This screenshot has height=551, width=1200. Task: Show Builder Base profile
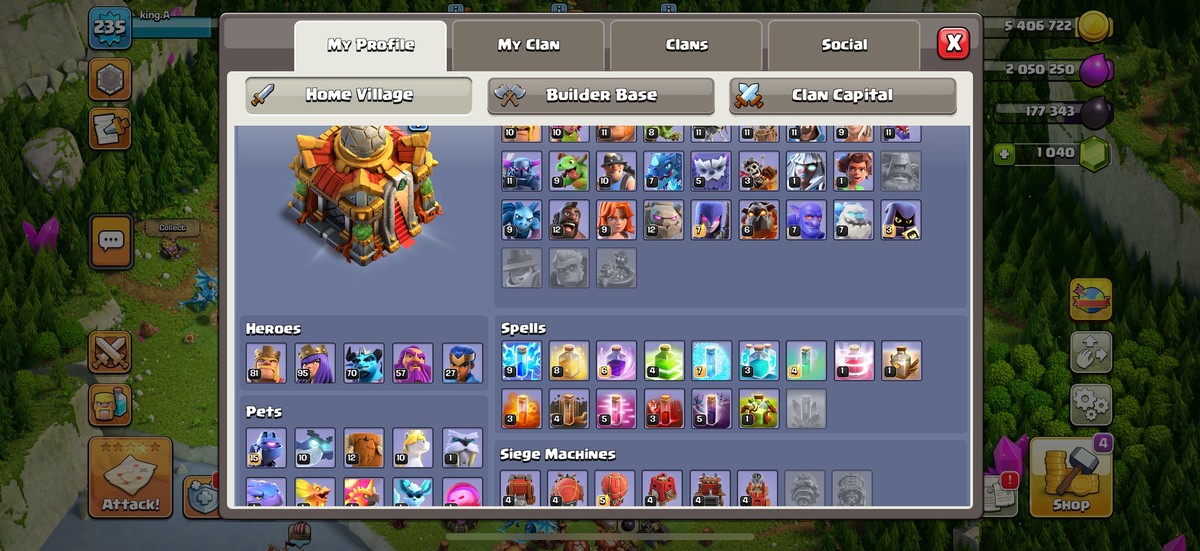coord(601,96)
